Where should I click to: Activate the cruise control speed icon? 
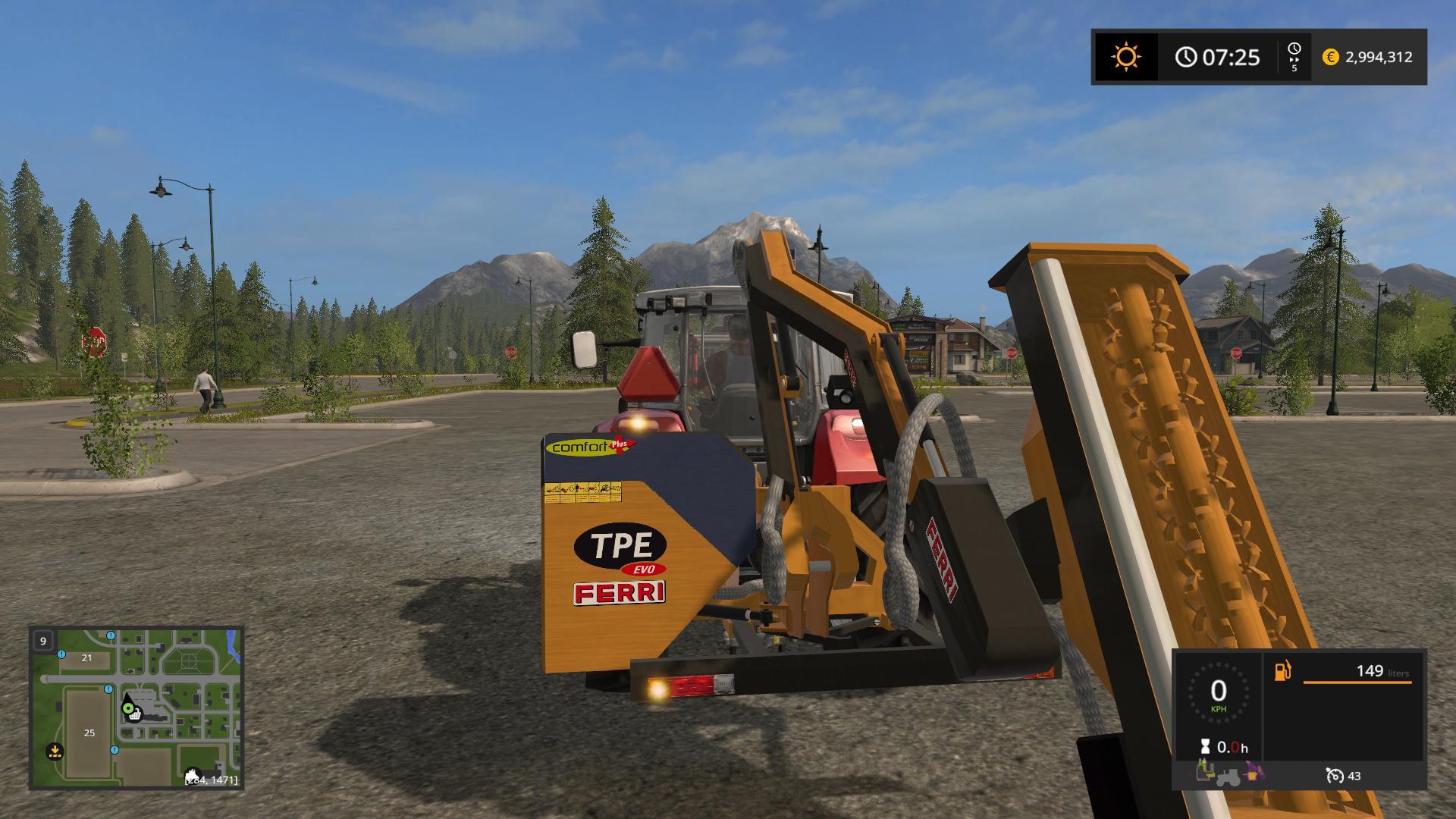[x=1334, y=776]
